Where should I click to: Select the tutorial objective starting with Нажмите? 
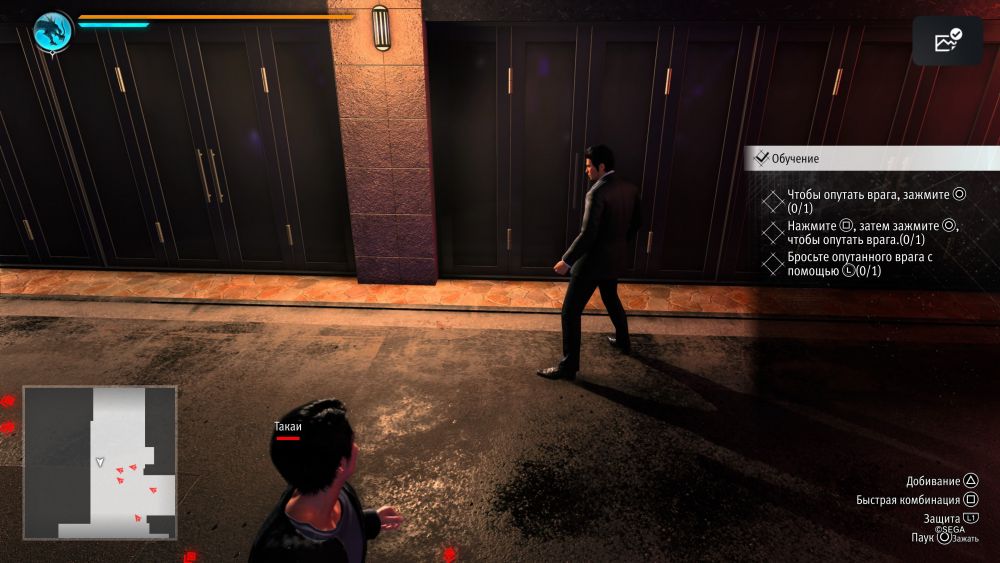point(871,233)
